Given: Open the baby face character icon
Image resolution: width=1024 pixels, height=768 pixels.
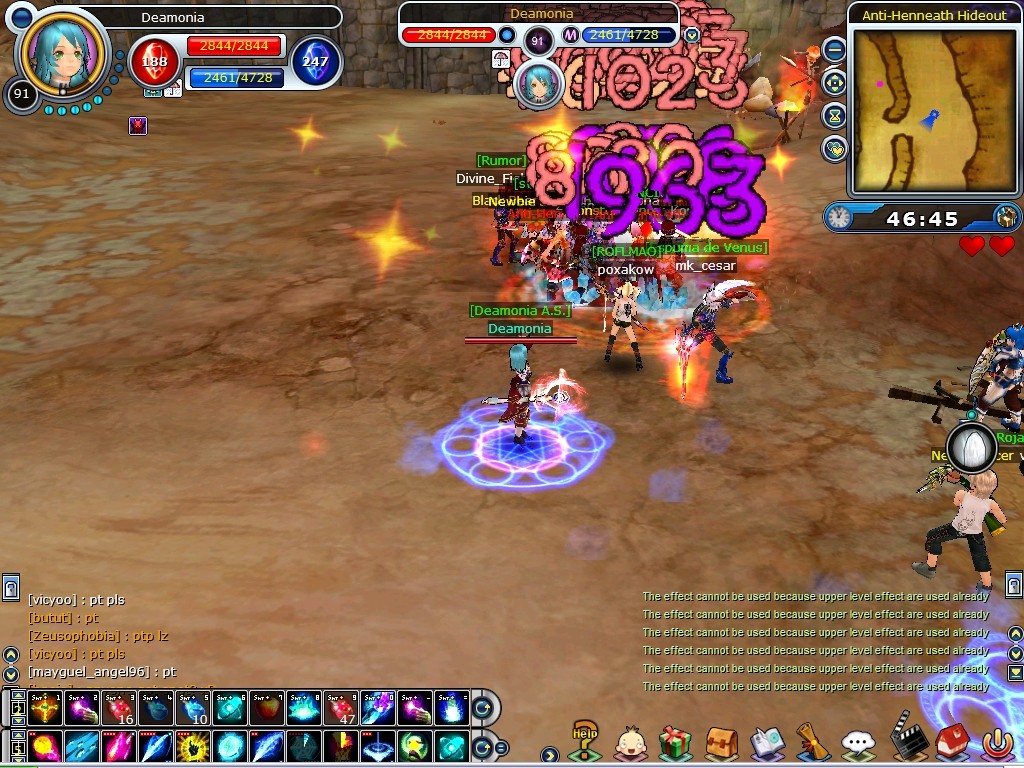Looking at the screenshot, I should 630,743.
